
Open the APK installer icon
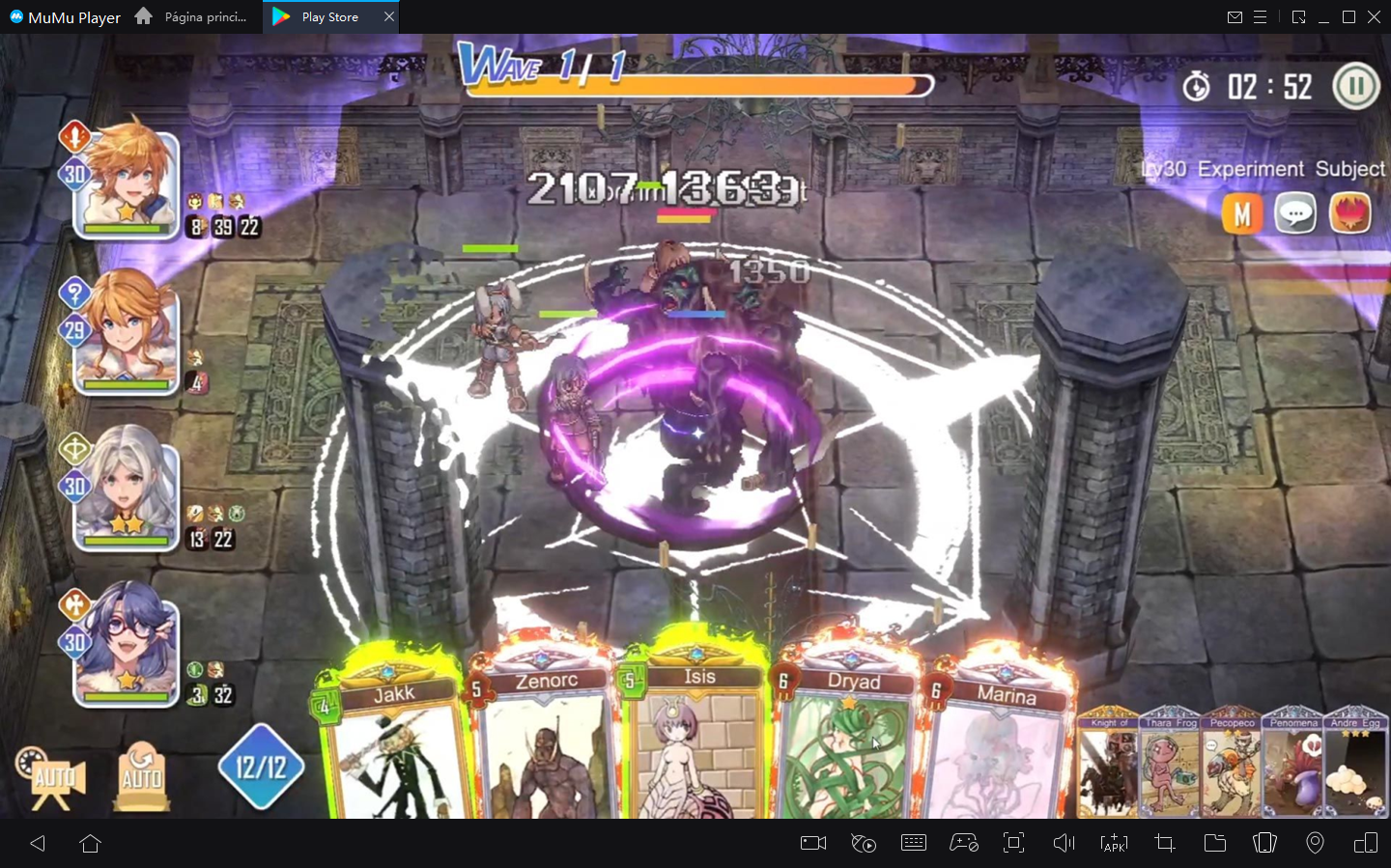1114,843
